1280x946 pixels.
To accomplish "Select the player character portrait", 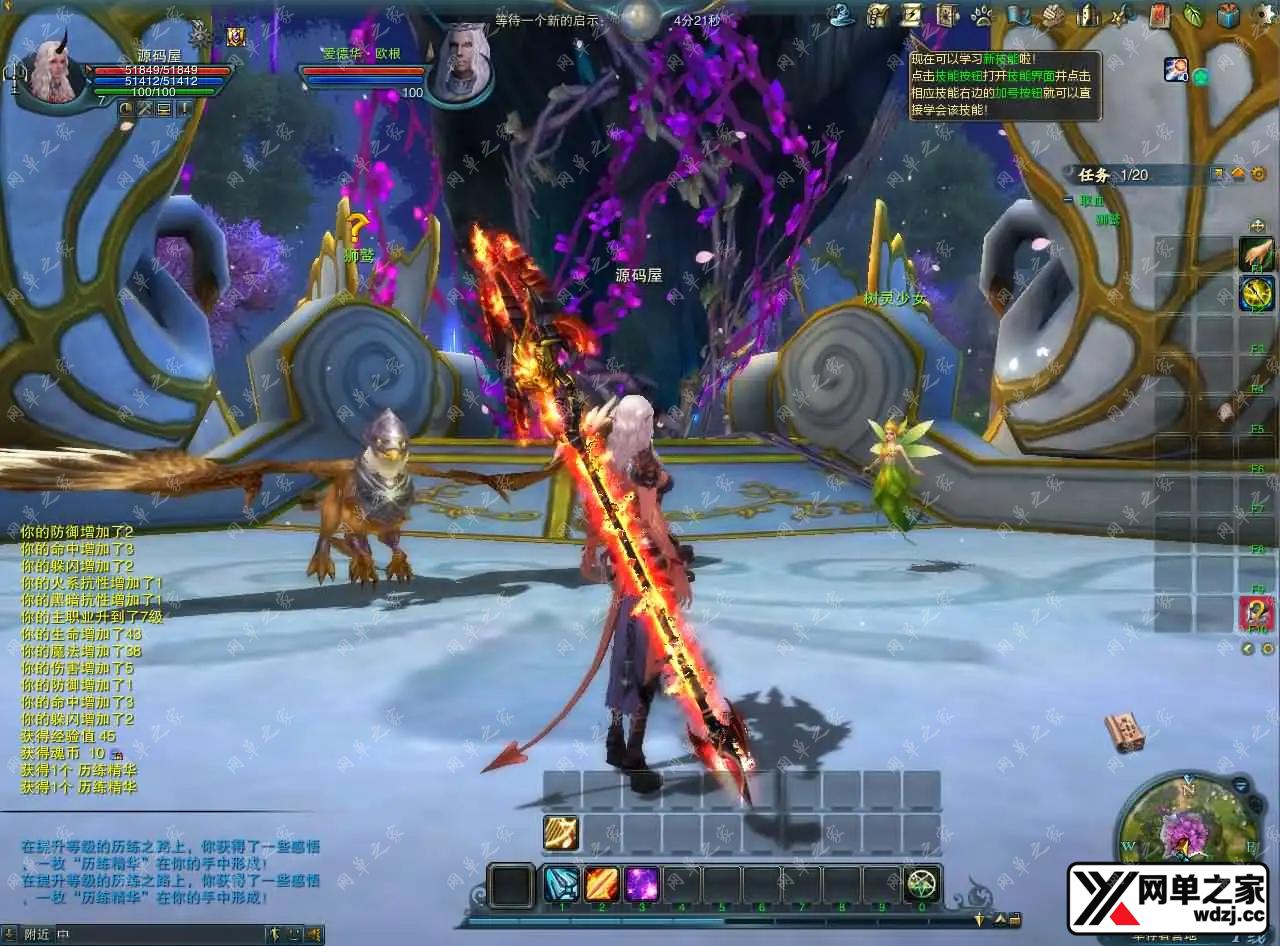I will [x=52, y=68].
